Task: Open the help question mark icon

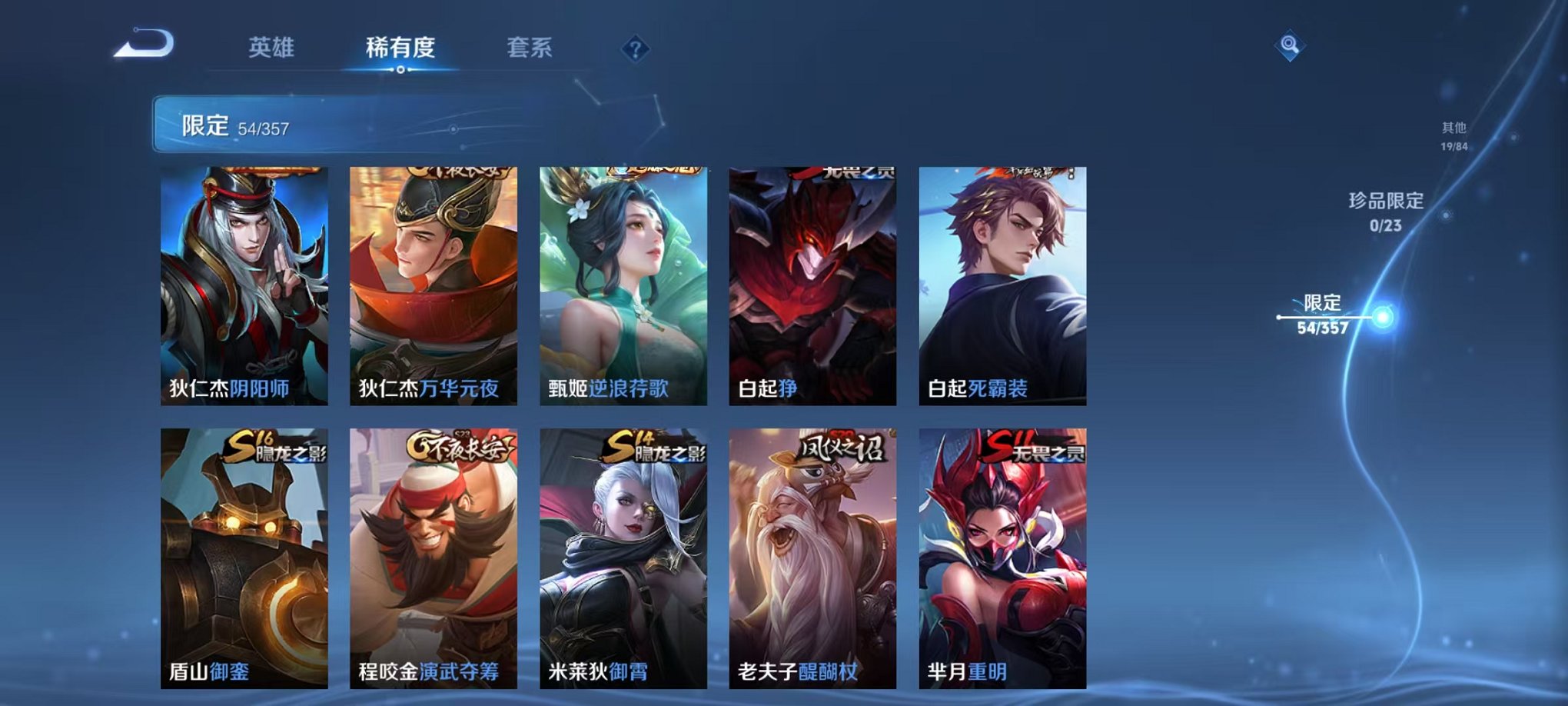Action: coord(633,51)
